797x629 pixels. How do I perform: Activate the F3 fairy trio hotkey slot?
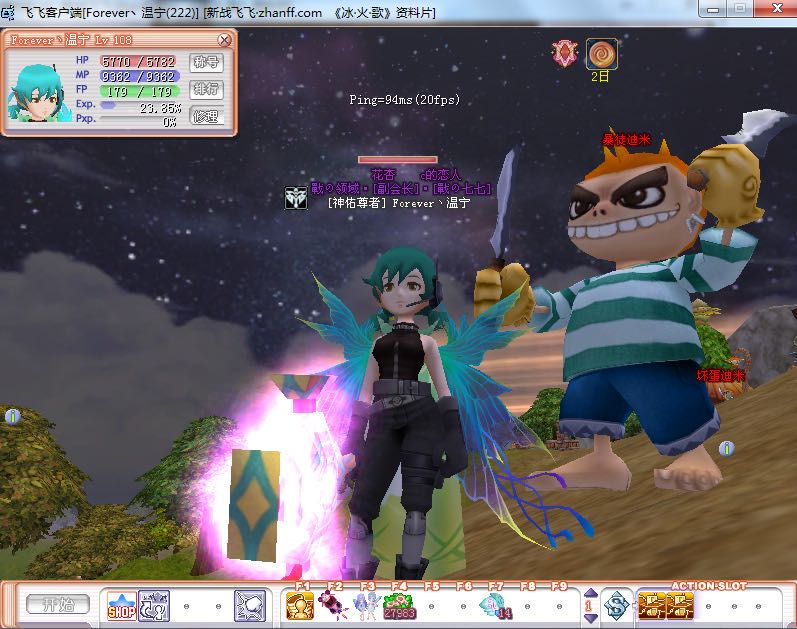pyautogui.click(x=365, y=605)
